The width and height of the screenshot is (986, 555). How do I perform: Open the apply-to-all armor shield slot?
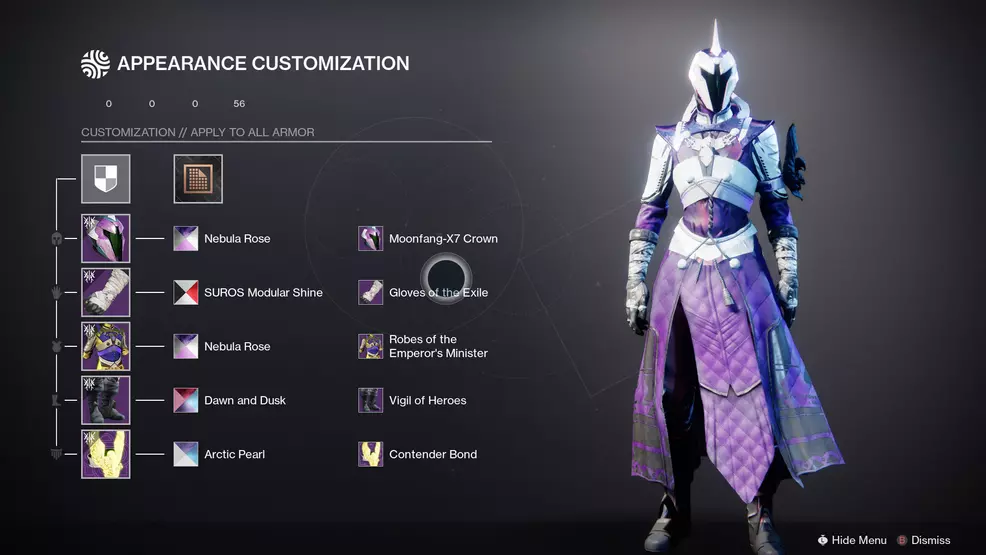coord(105,179)
